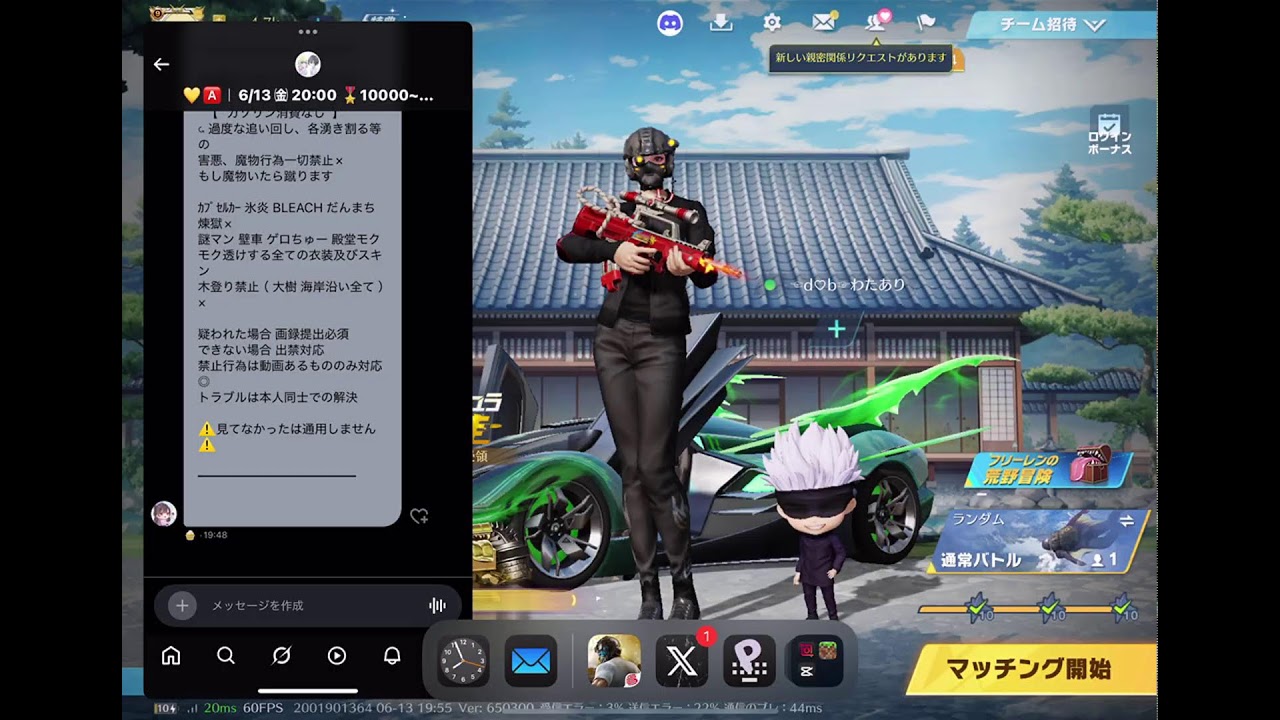The height and width of the screenshot is (720, 1280).
Task: Tap the plus attachment button beside message field
Action: 181,605
